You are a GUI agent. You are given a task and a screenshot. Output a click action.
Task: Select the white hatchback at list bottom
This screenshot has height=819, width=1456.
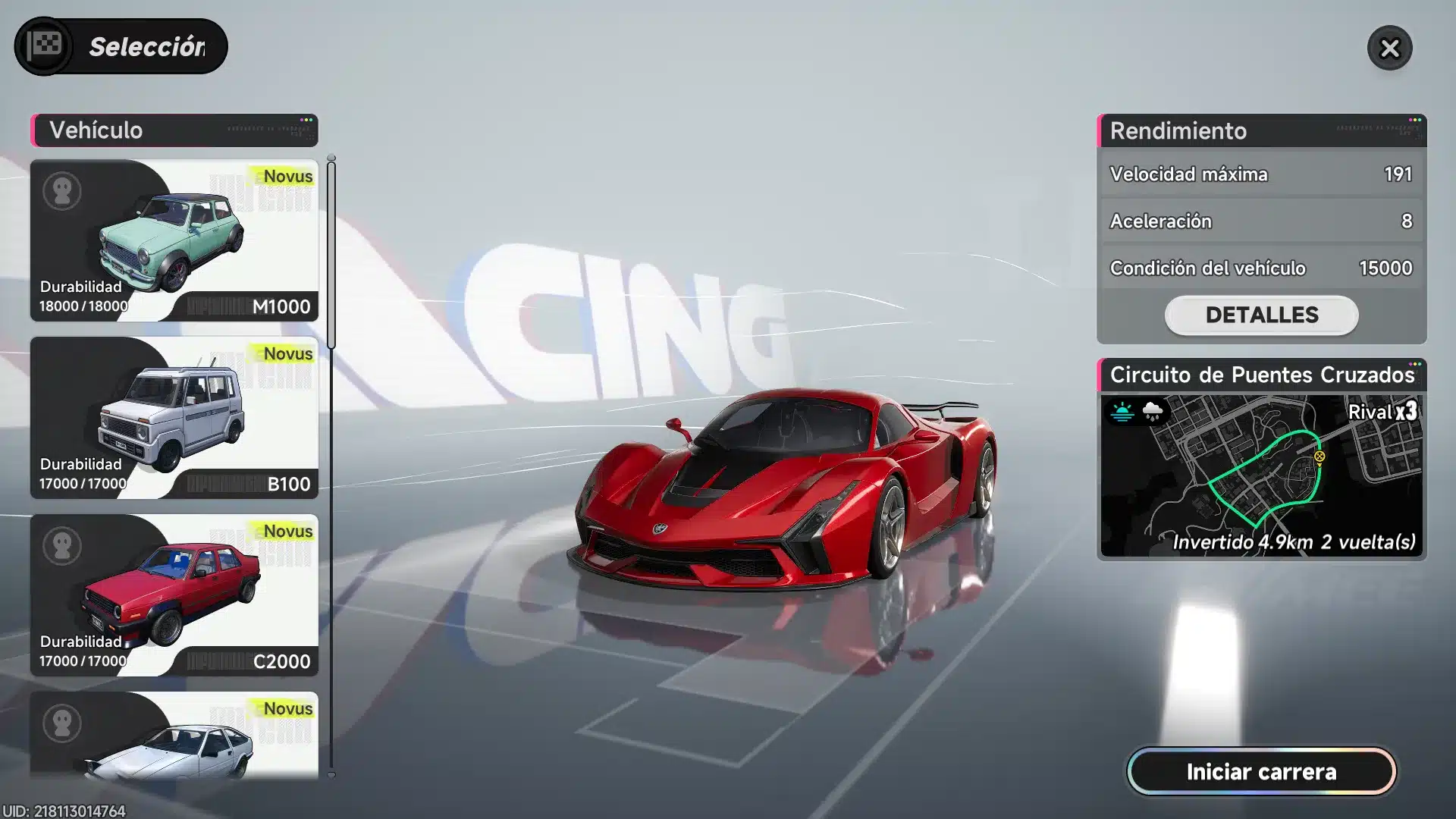click(174, 736)
